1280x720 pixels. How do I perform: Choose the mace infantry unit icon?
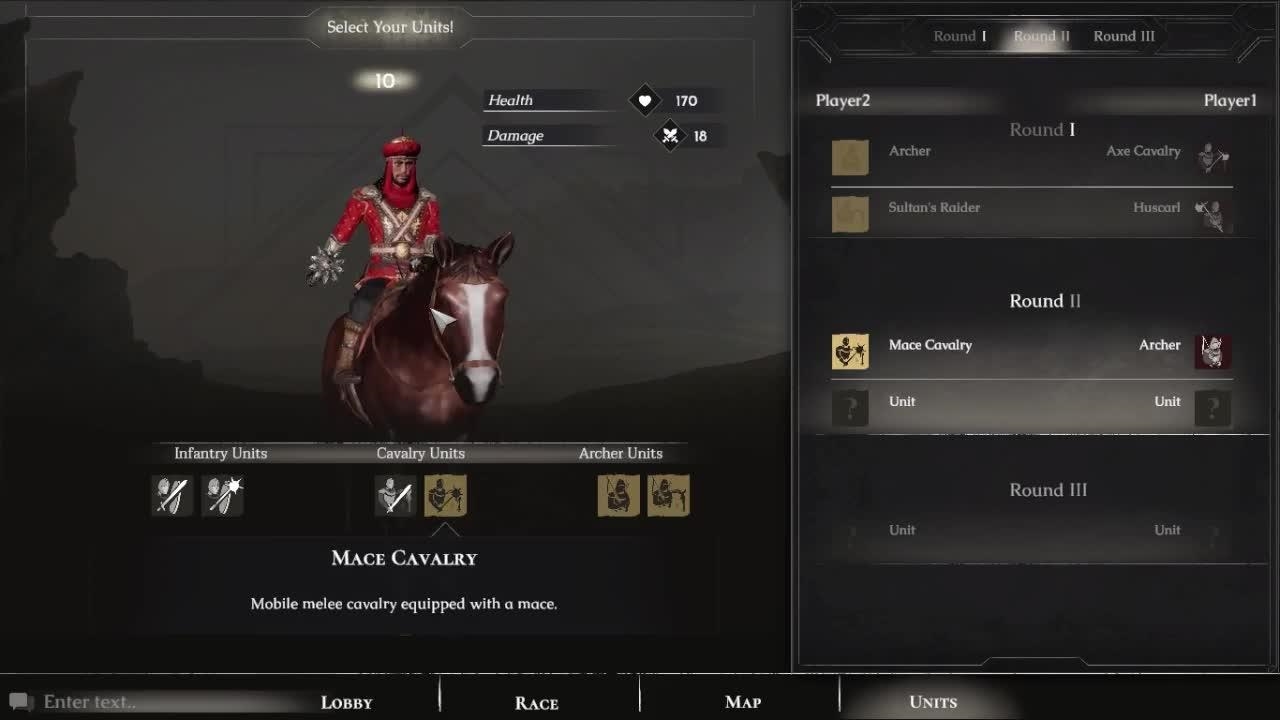click(222, 495)
